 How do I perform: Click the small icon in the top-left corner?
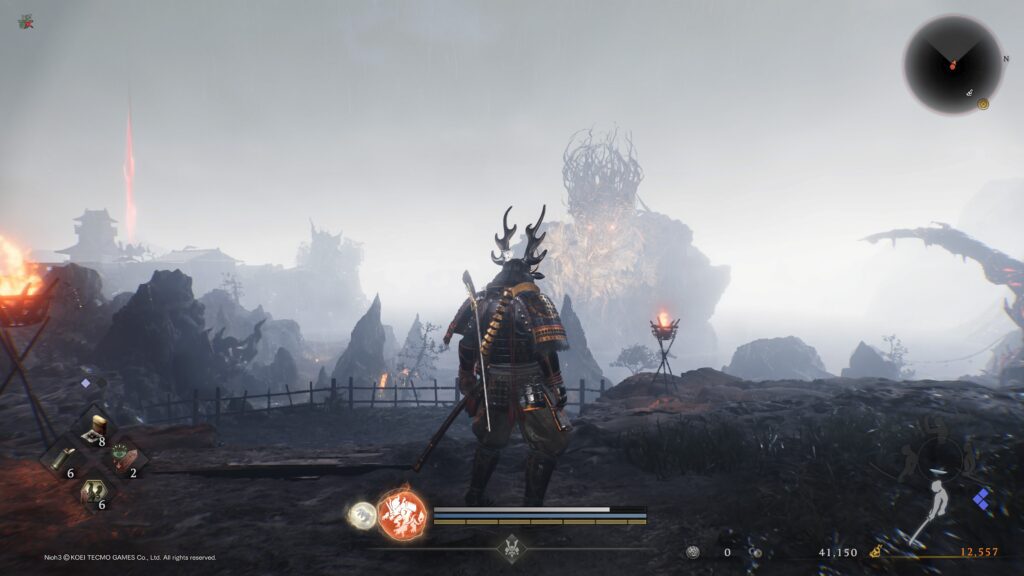click(25, 21)
